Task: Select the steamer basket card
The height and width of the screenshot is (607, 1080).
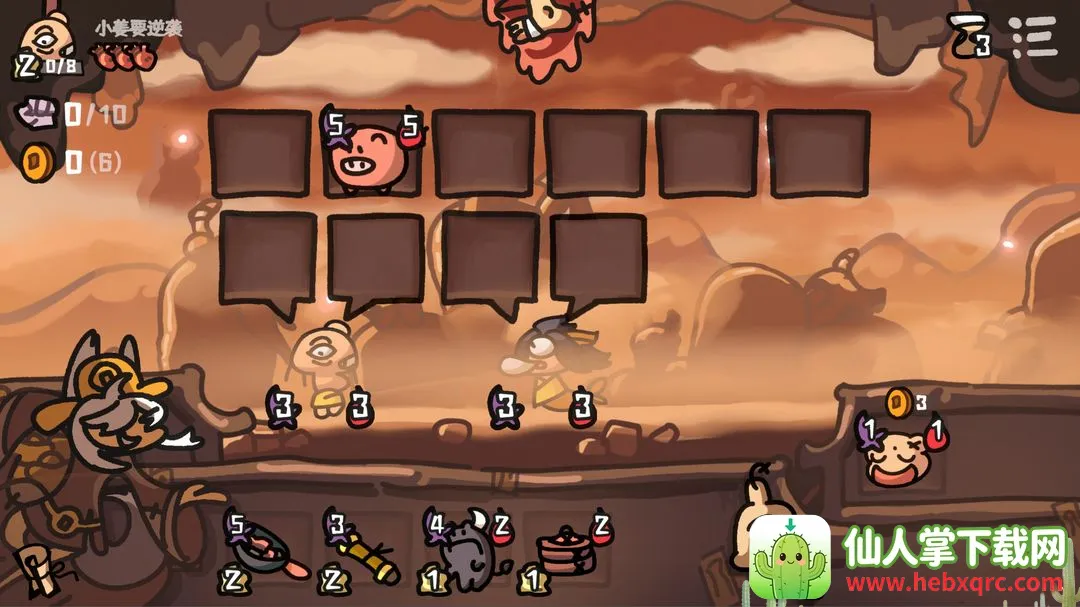Action: pos(564,553)
